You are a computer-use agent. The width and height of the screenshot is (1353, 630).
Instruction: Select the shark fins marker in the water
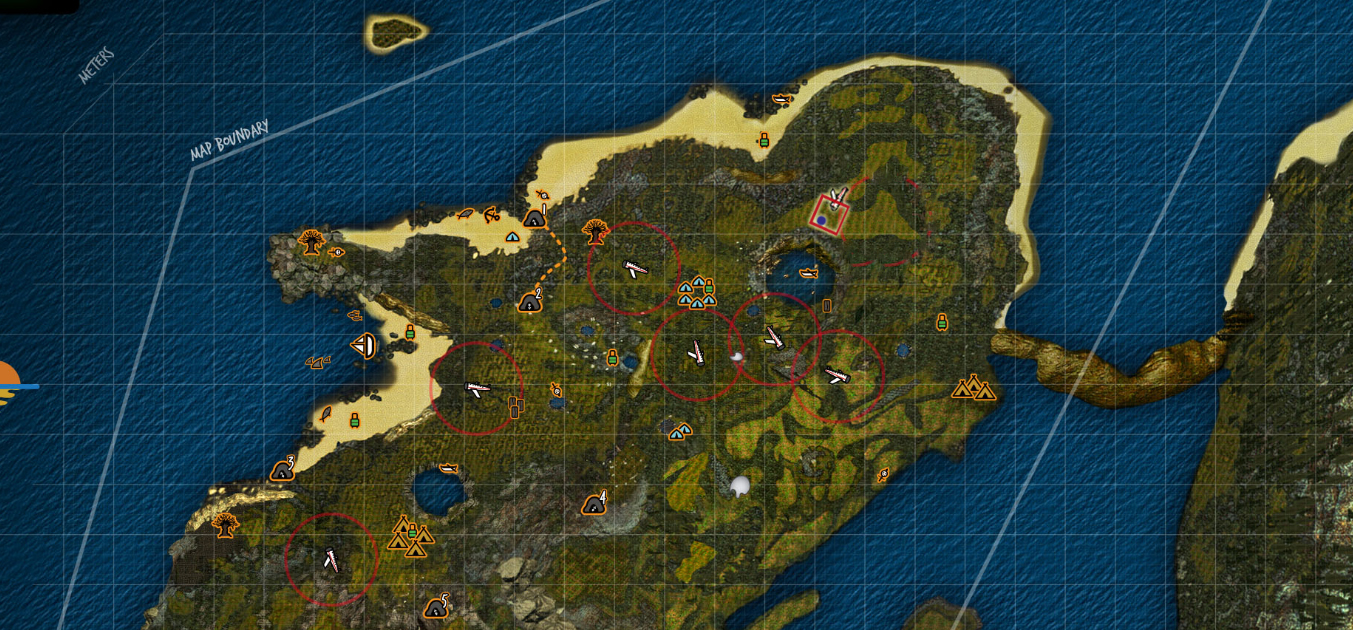(x=318, y=362)
